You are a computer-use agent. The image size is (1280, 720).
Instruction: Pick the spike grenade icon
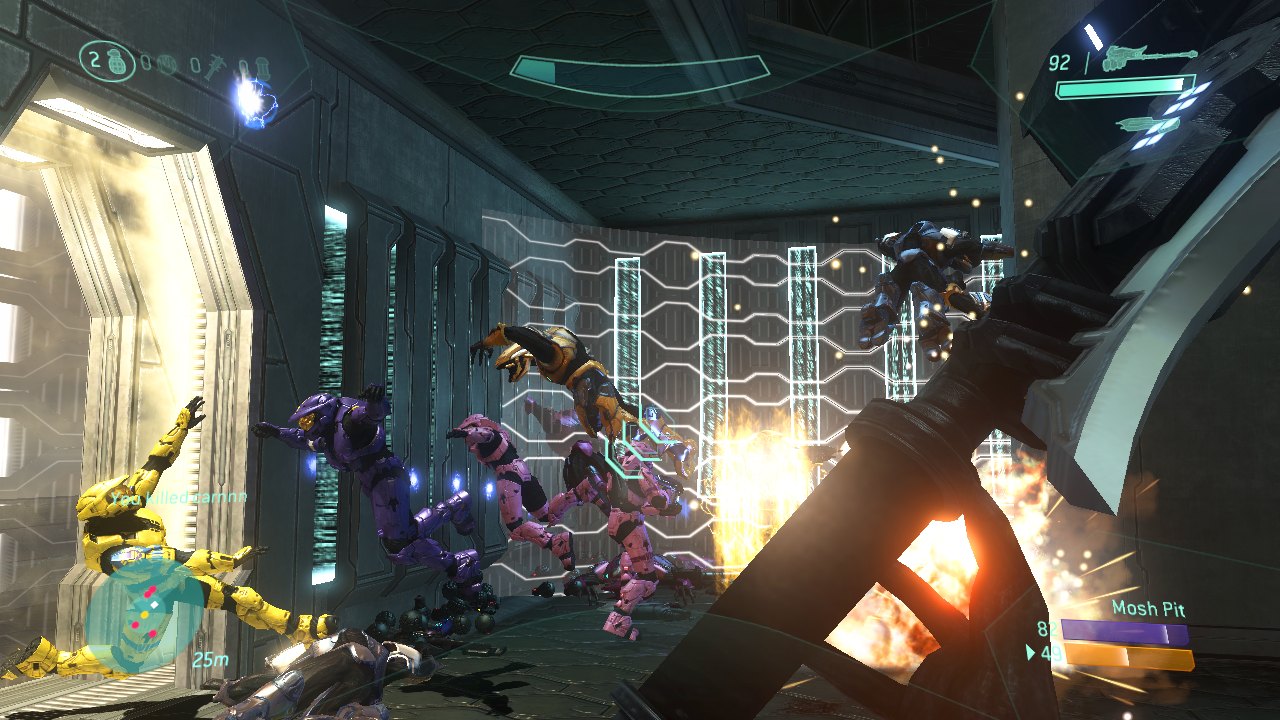tap(215, 68)
